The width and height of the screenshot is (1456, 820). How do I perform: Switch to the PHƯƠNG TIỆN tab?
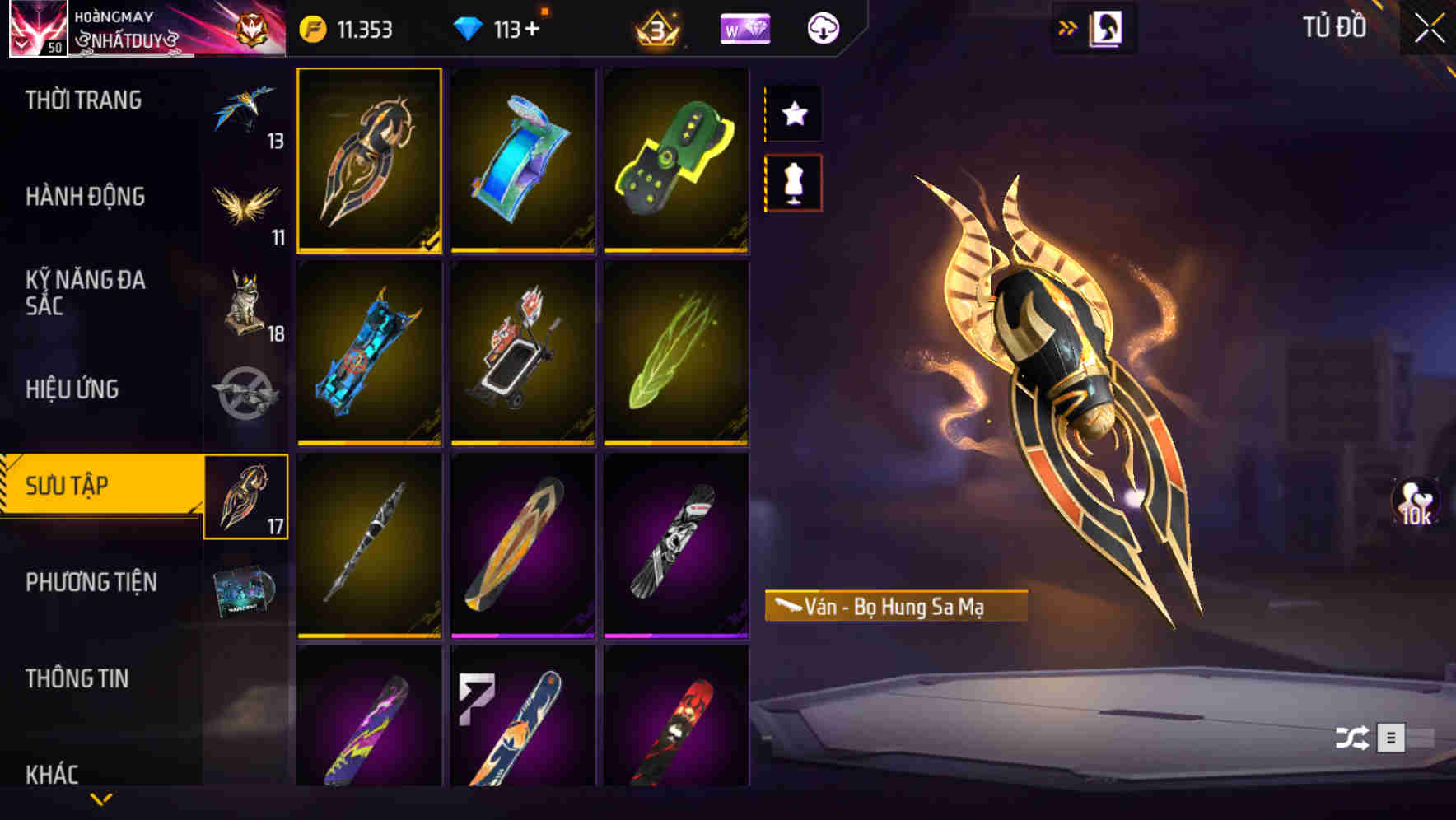[91, 581]
